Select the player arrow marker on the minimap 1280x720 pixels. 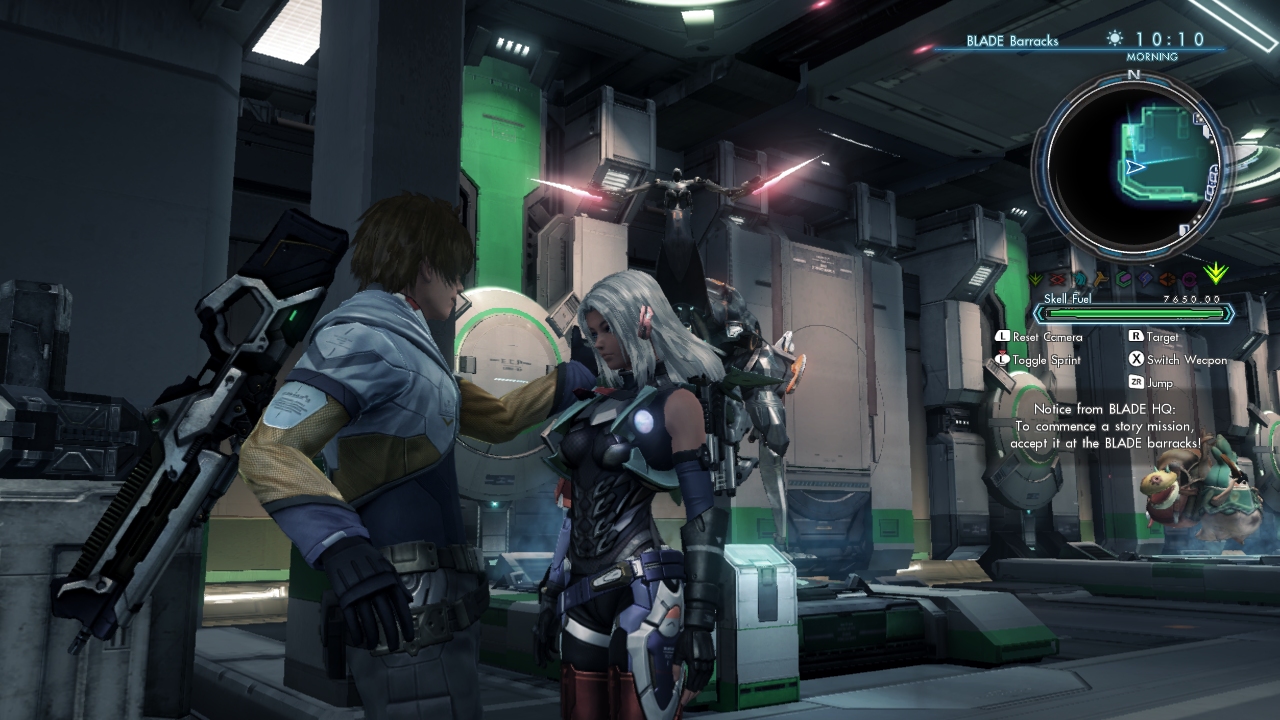tap(1135, 168)
